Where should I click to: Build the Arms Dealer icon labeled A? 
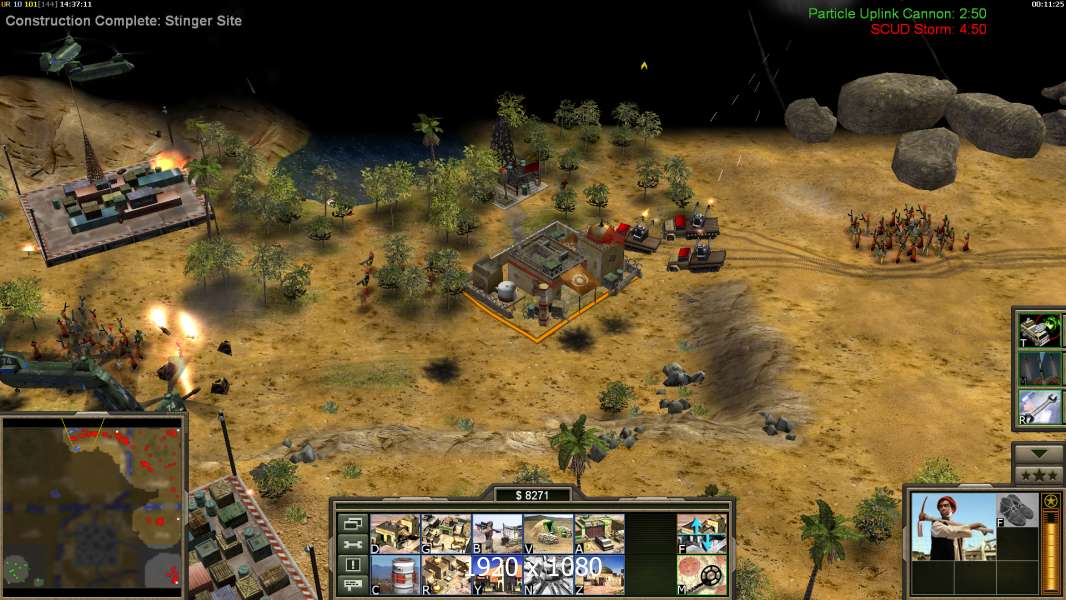tap(599, 534)
